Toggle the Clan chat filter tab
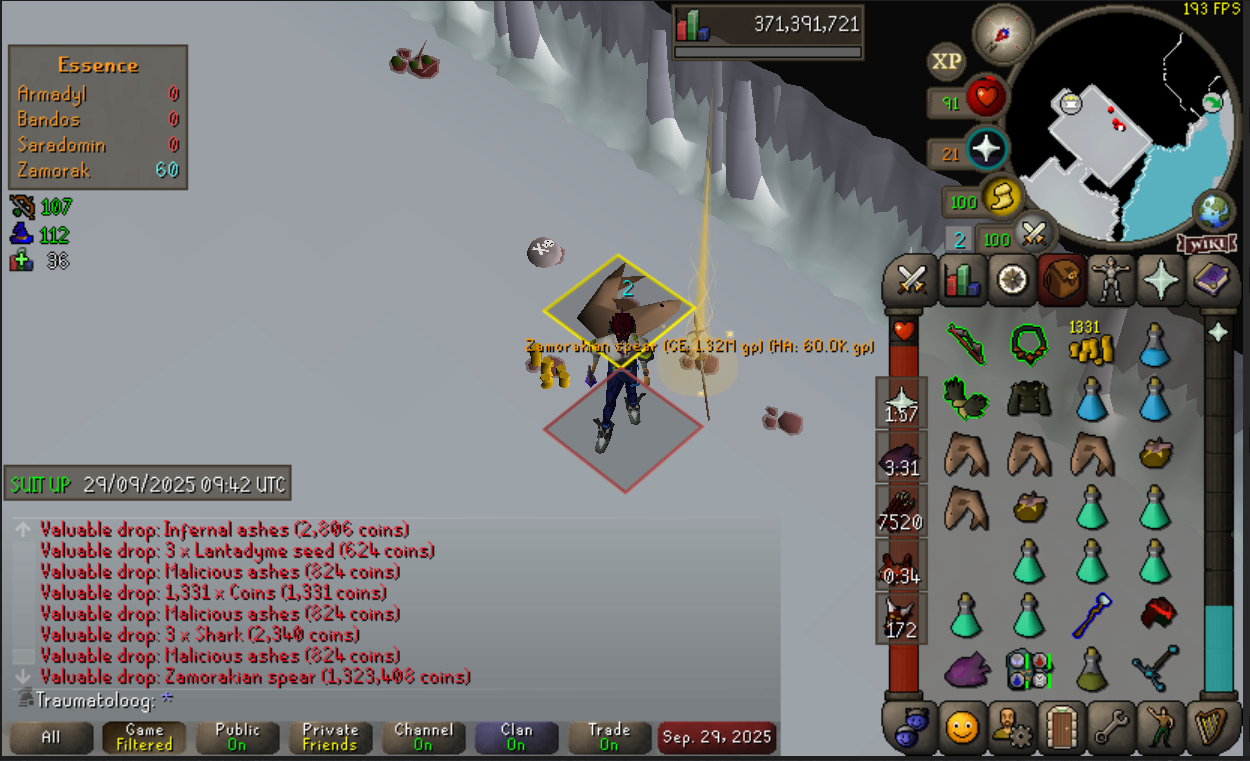Image resolution: width=1250 pixels, height=761 pixels. coord(516,738)
